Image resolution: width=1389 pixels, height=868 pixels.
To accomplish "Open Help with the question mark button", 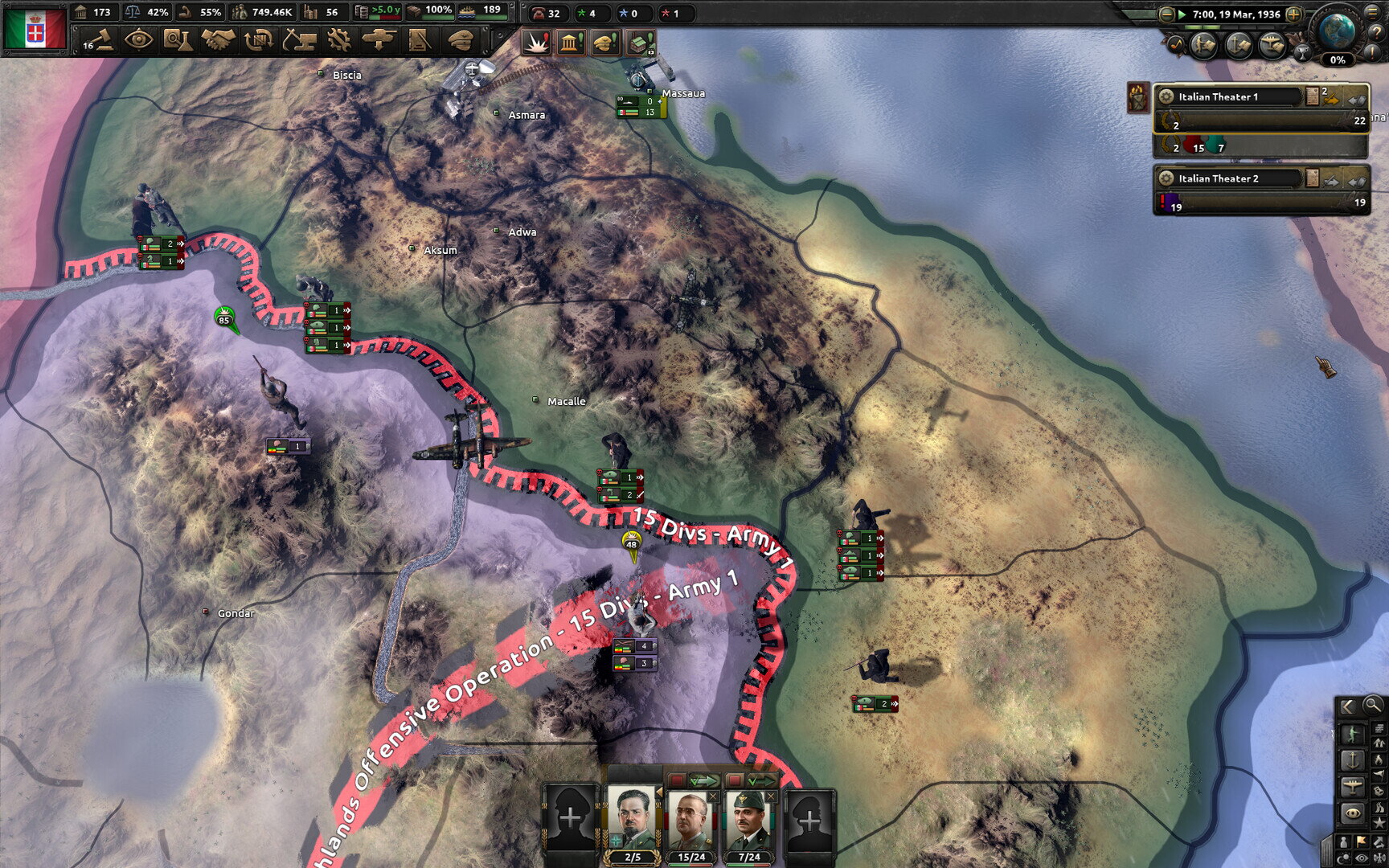I will tap(1377, 32).
